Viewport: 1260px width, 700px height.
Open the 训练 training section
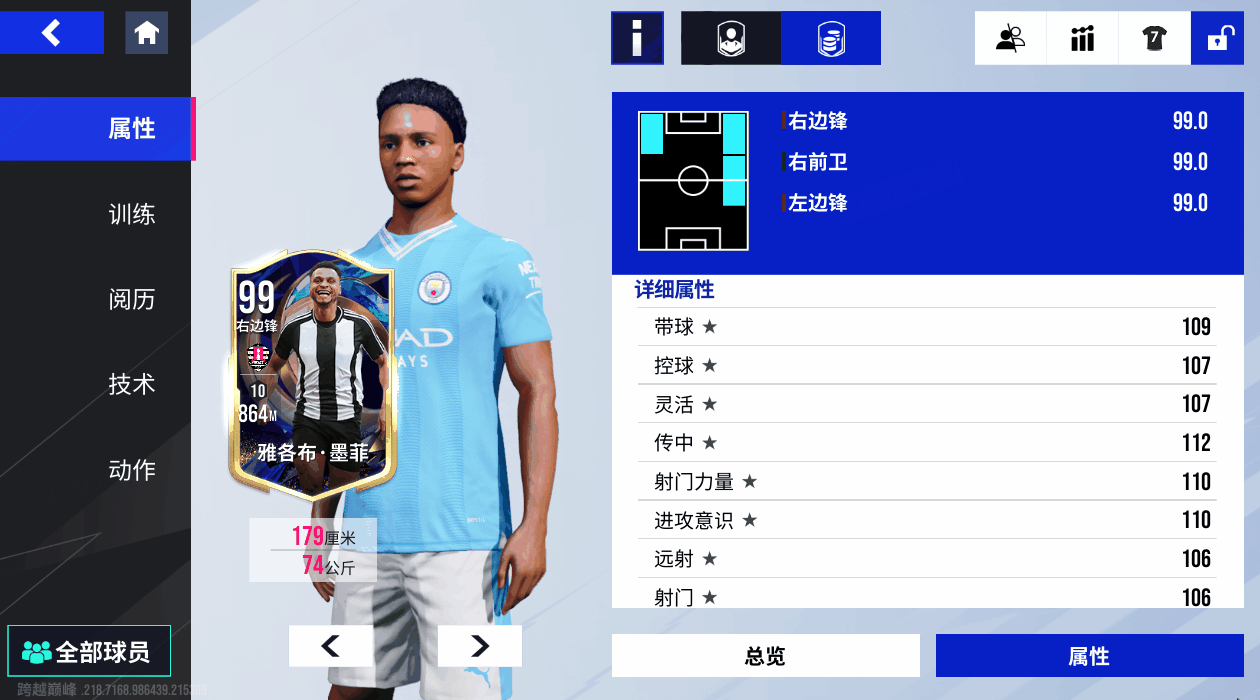click(x=131, y=214)
